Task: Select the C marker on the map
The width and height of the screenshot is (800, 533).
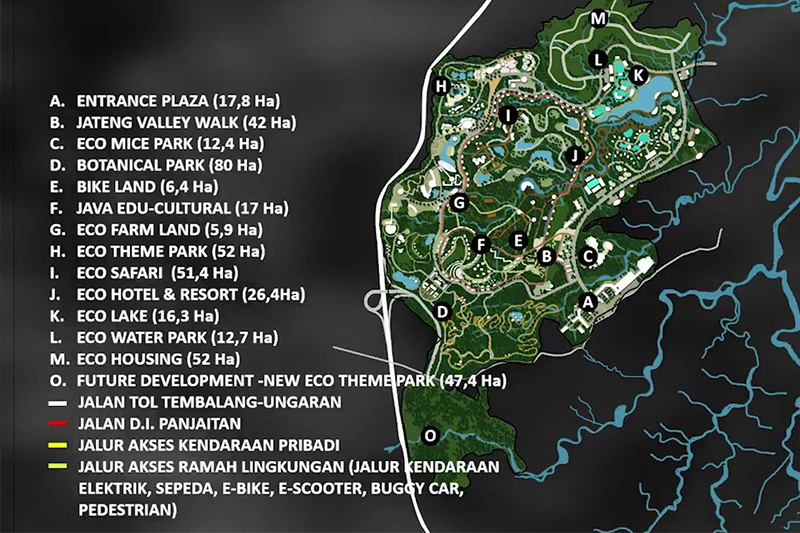Action: pyautogui.click(x=589, y=256)
